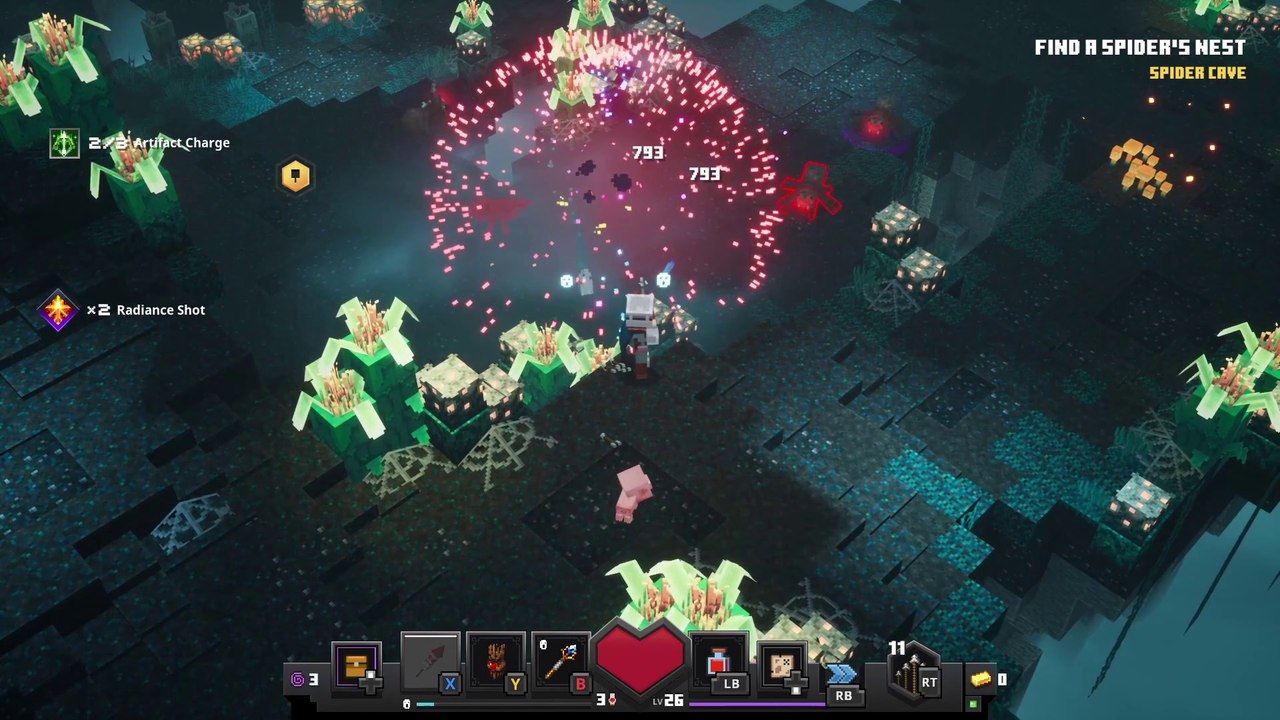Click the Radiance Shot buff icon
This screenshot has height=720, width=1280.
58,310
